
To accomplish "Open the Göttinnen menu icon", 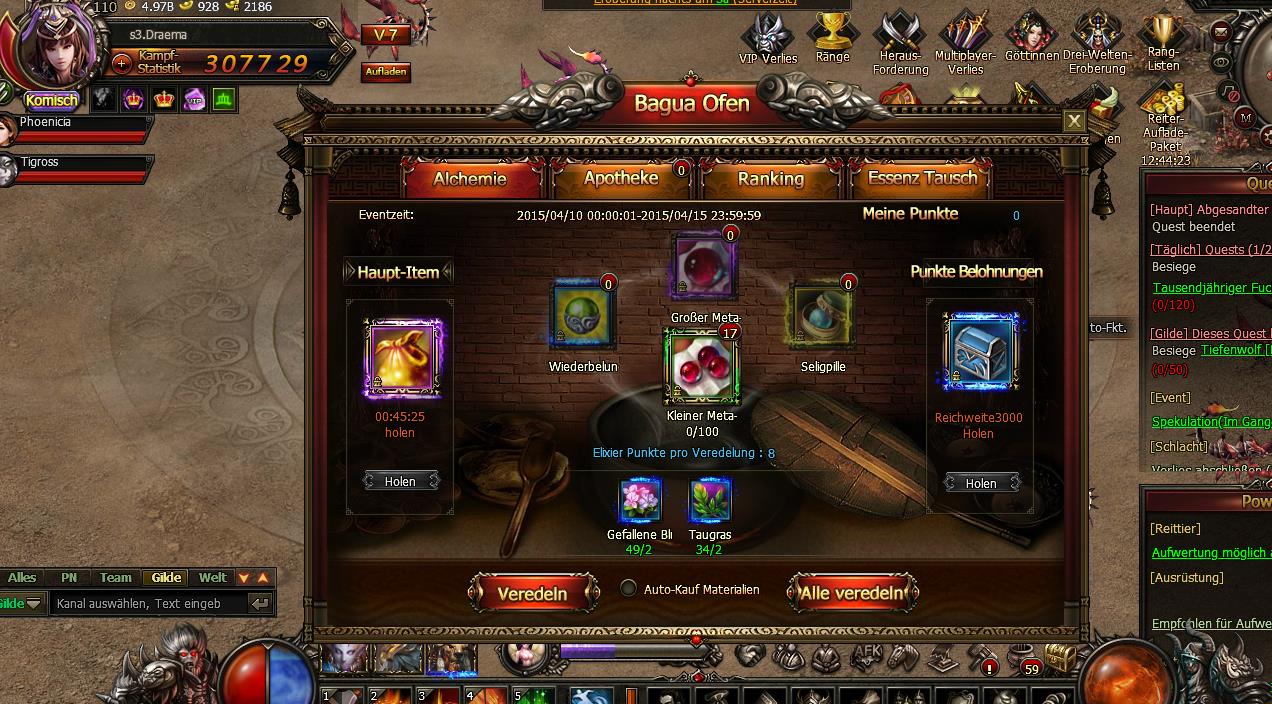I will pyautogui.click(x=1033, y=38).
